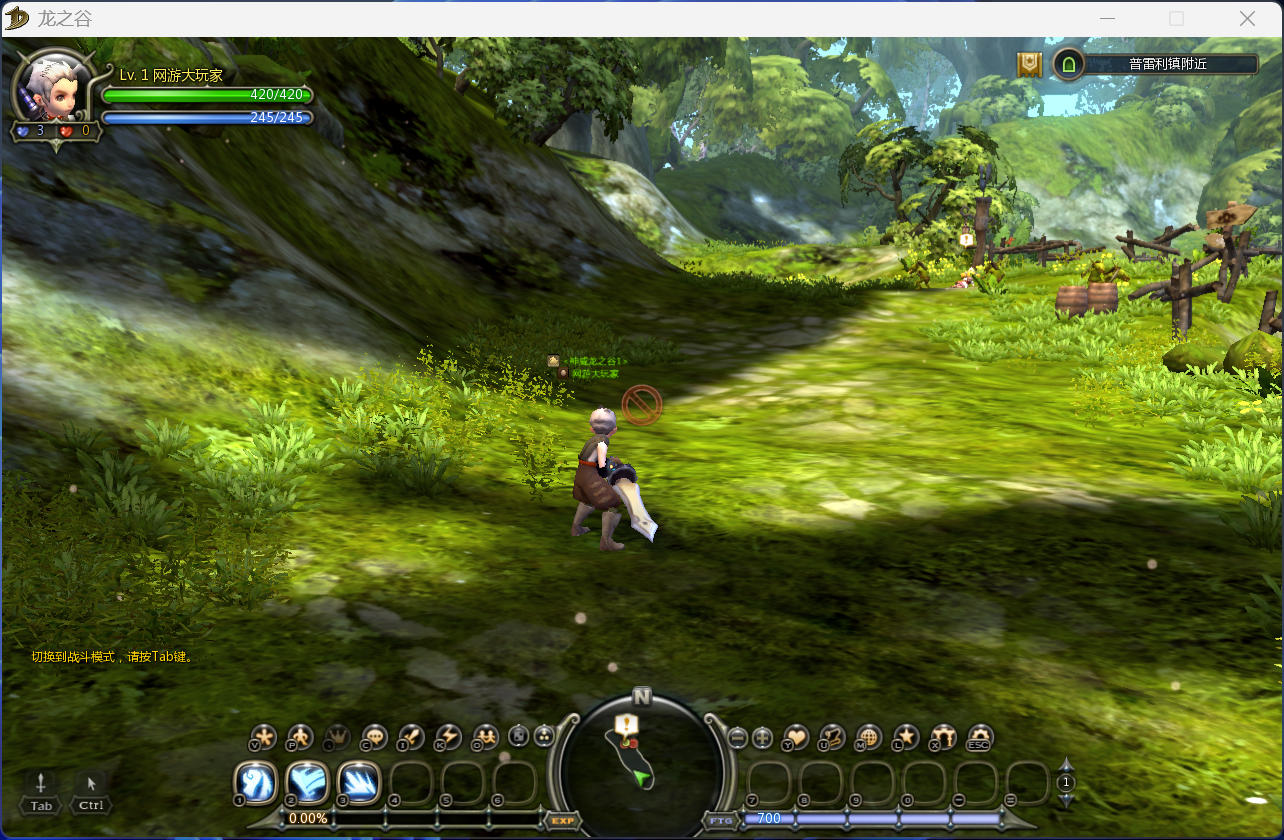Open the star icon marked L
This screenshot has height=840, width=1284.
pos(906,737)
